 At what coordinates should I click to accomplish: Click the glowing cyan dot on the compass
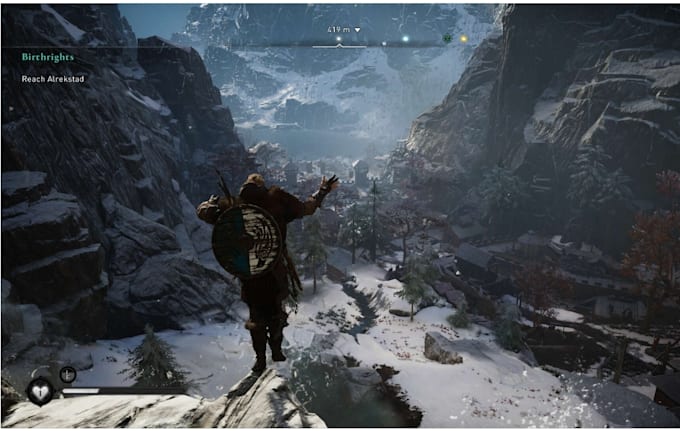(x=405, y=39)
